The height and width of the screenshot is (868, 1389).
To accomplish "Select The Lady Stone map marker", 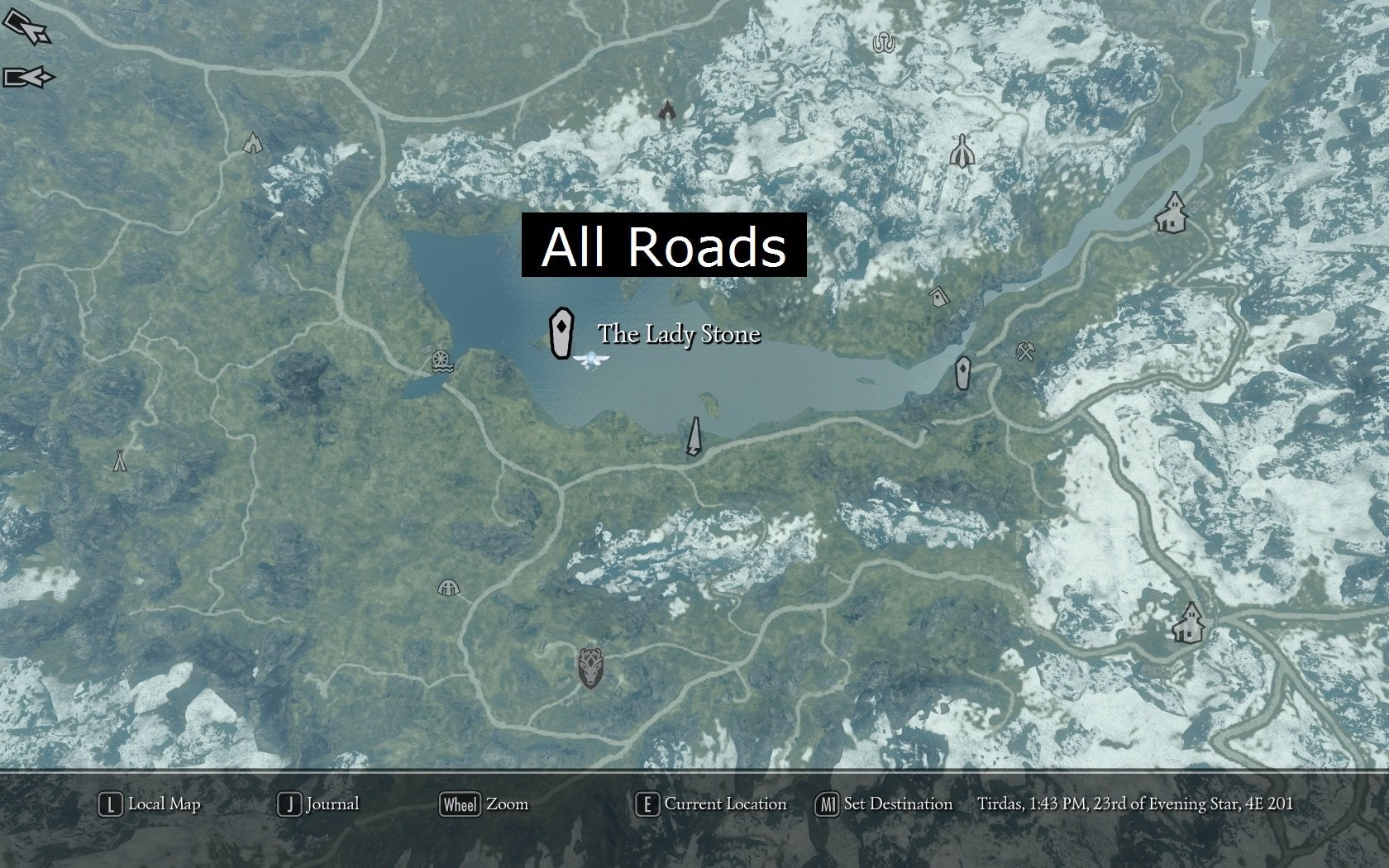I will tap(561, 331).
